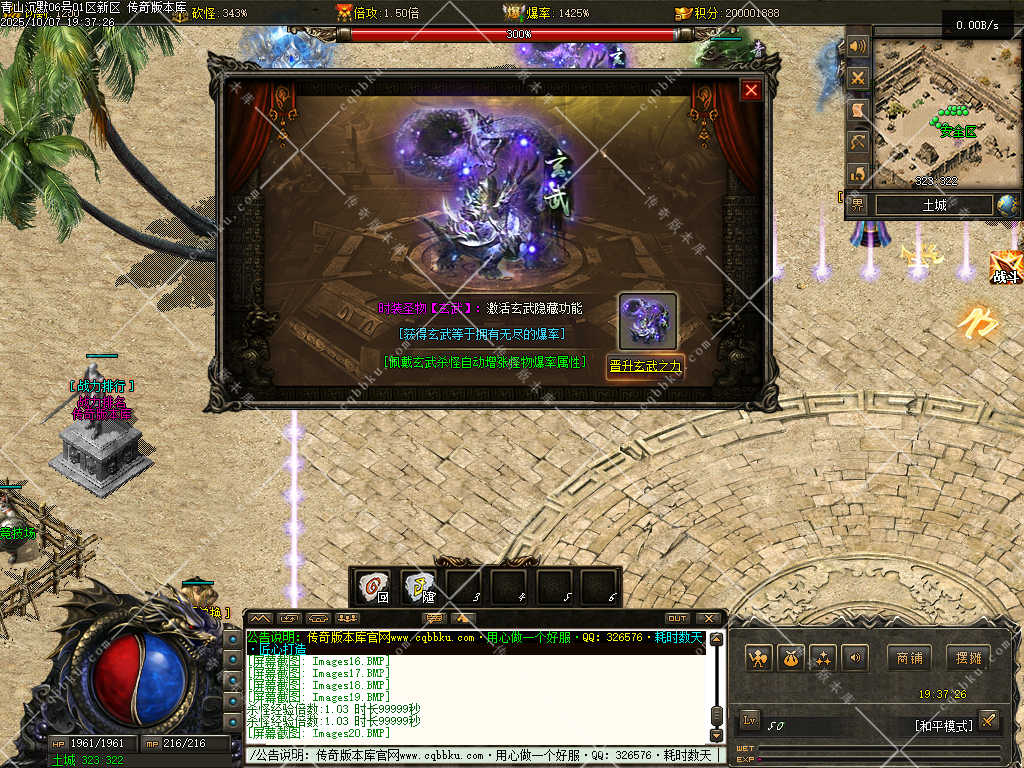
Task: Open the sparkle skills icon
Action: click(822, 657)
